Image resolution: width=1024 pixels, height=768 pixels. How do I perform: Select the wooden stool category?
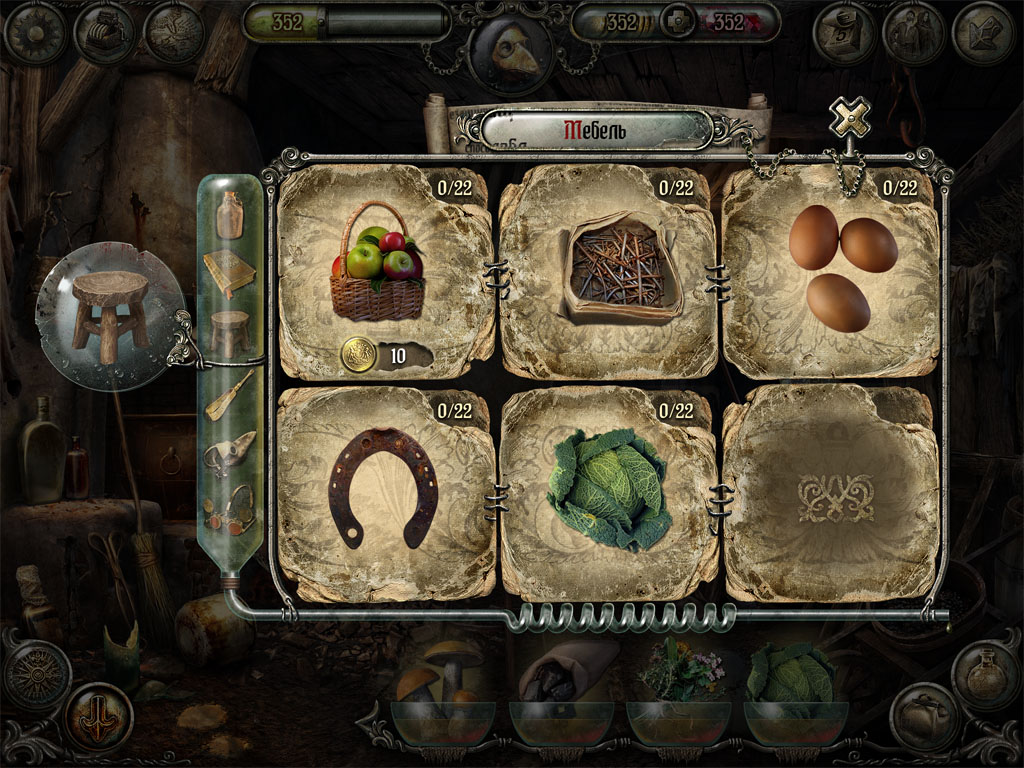coord(229,332)
